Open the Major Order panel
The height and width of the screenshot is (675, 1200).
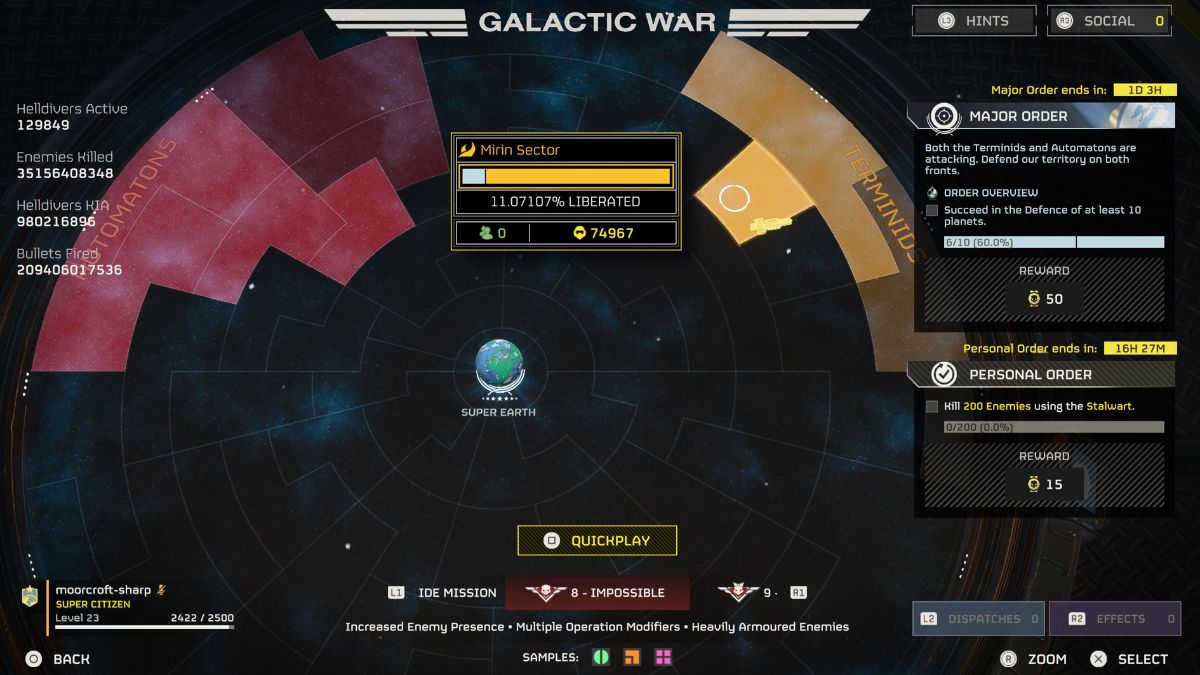1040,116
